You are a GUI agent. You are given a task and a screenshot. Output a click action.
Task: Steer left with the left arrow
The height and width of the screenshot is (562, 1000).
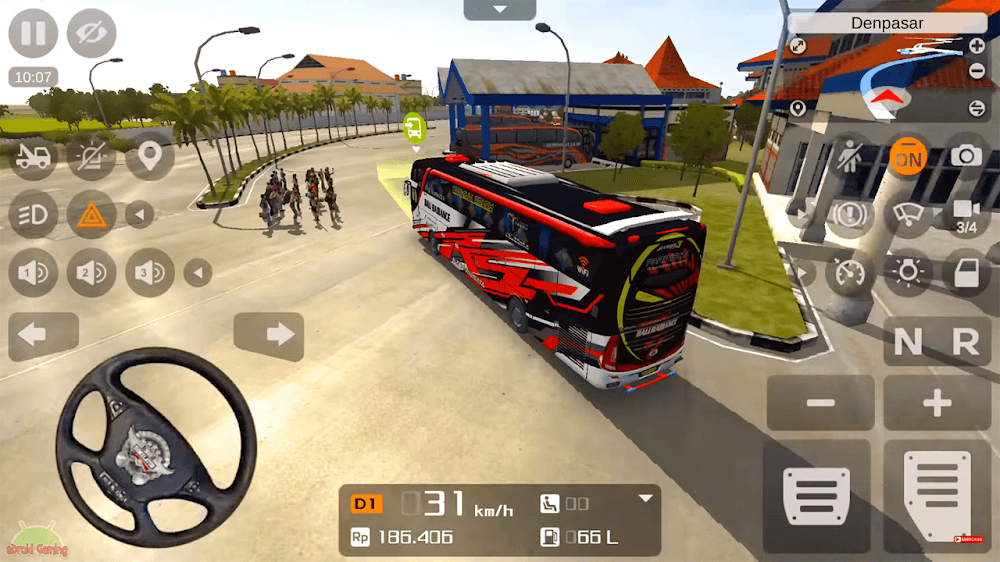pyautogui.click(x=44, y=336)
